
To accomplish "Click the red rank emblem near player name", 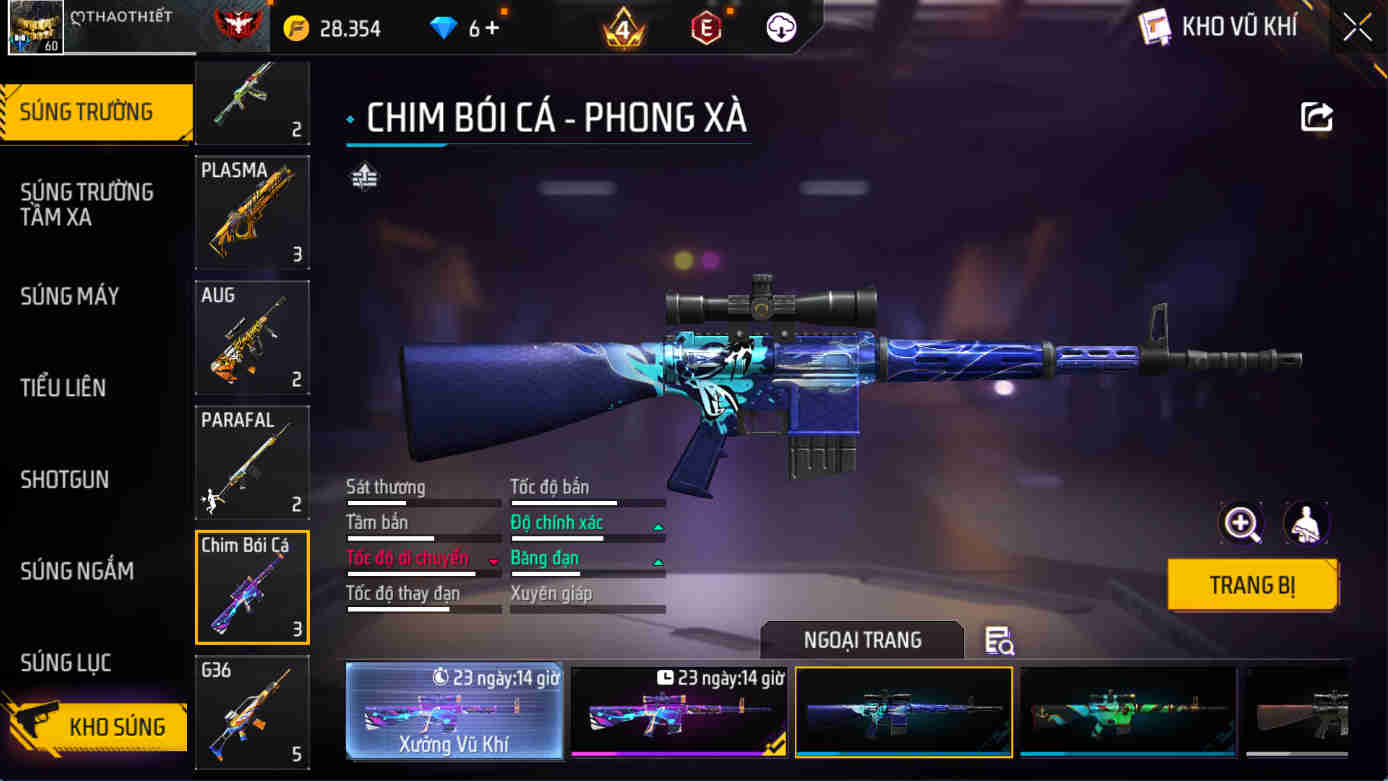I will click(x=240, y=25).
